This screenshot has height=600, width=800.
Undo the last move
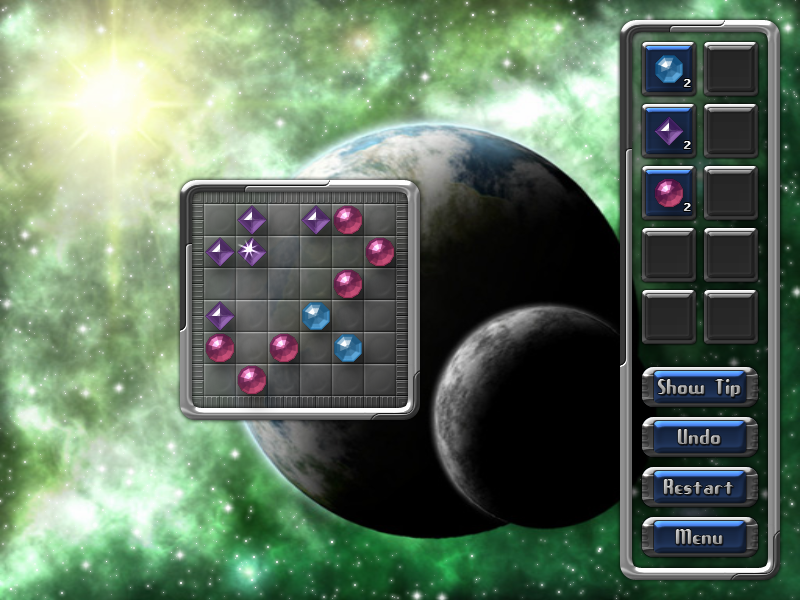(x=699, y=437)
